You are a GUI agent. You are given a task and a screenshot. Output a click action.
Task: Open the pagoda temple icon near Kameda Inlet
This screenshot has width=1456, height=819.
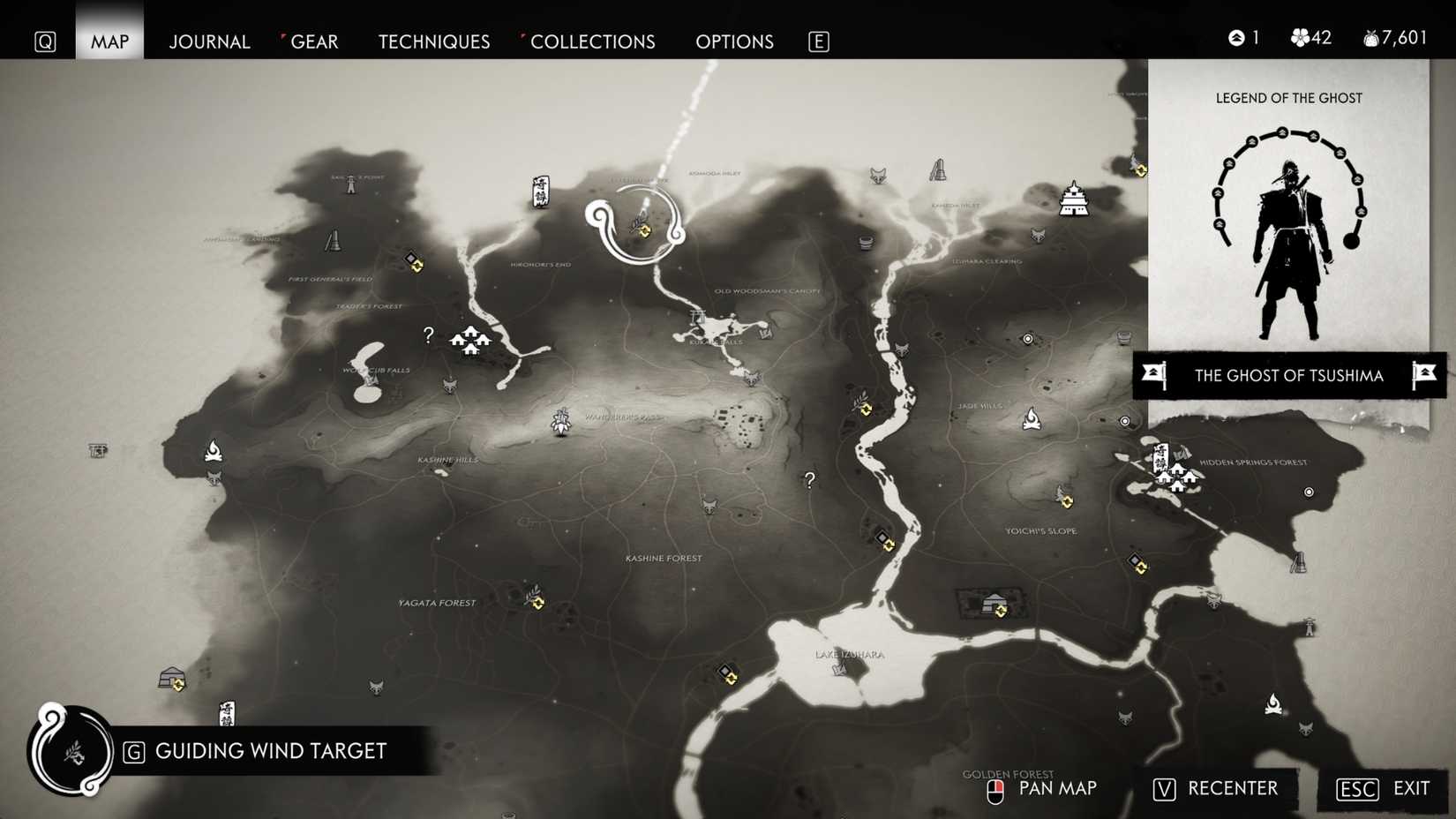1073,201
